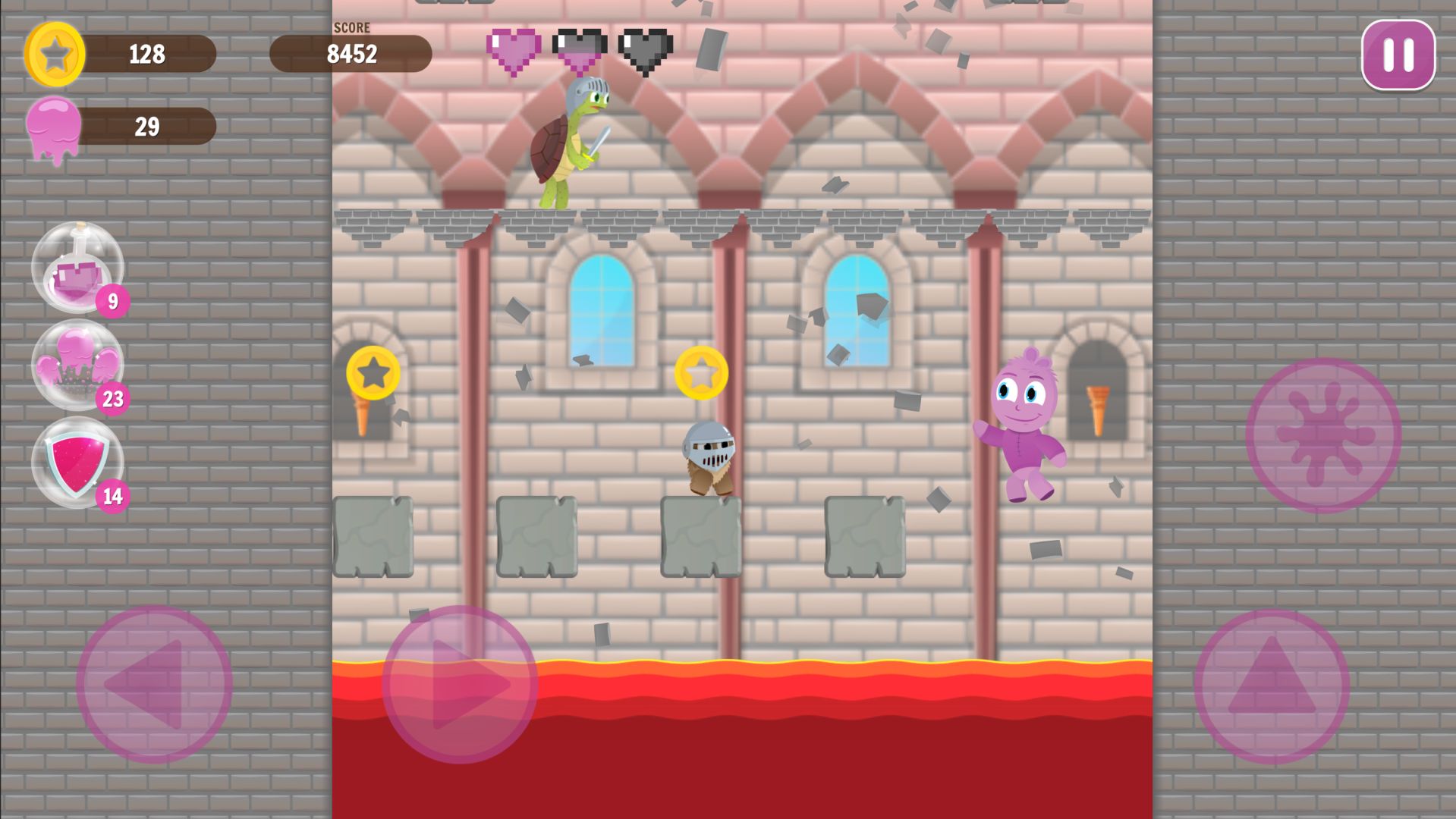Tap the move-right arrow control

click(x=460, y=684)
